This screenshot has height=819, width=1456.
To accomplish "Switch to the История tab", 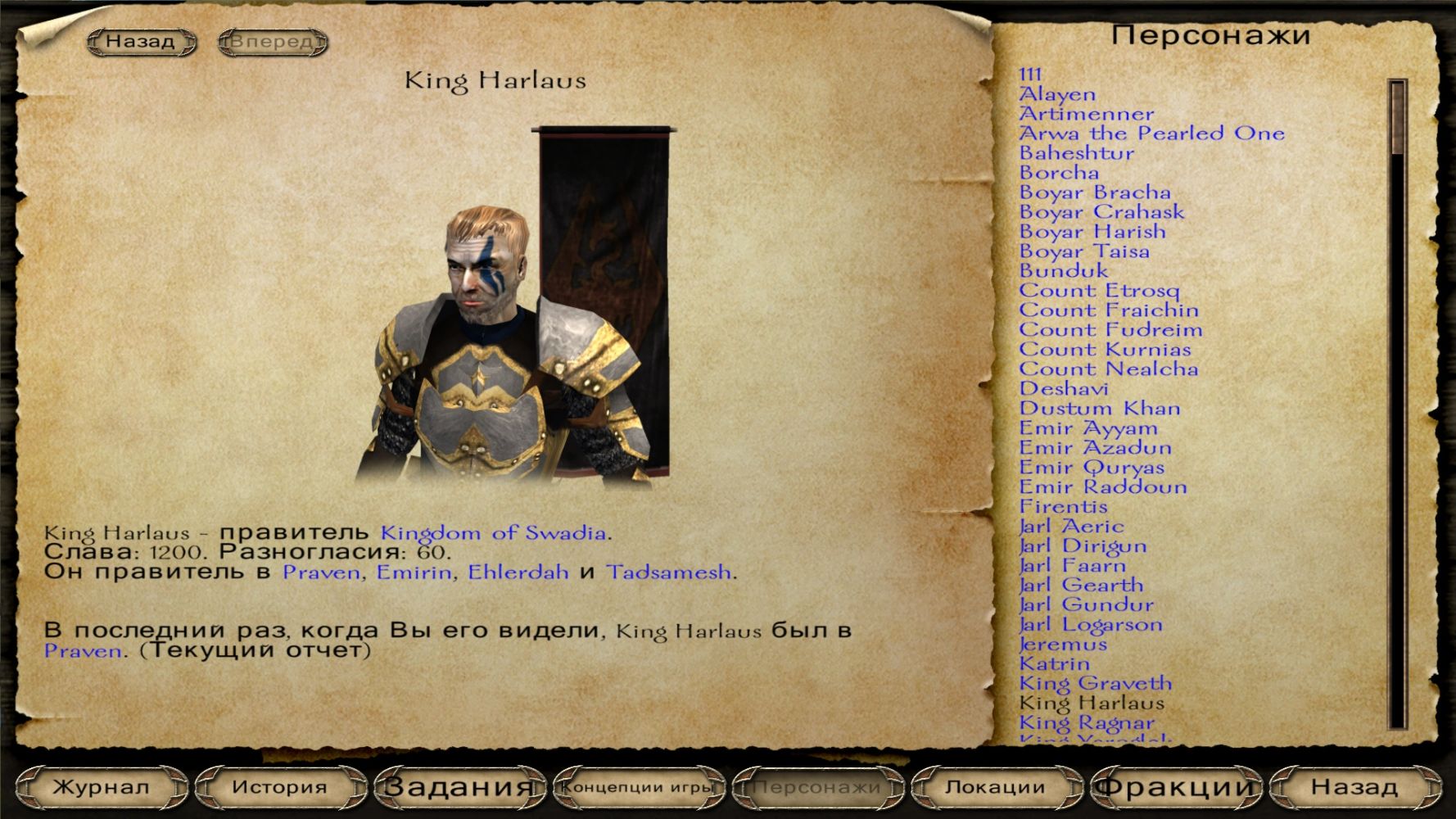I will 279,787.
